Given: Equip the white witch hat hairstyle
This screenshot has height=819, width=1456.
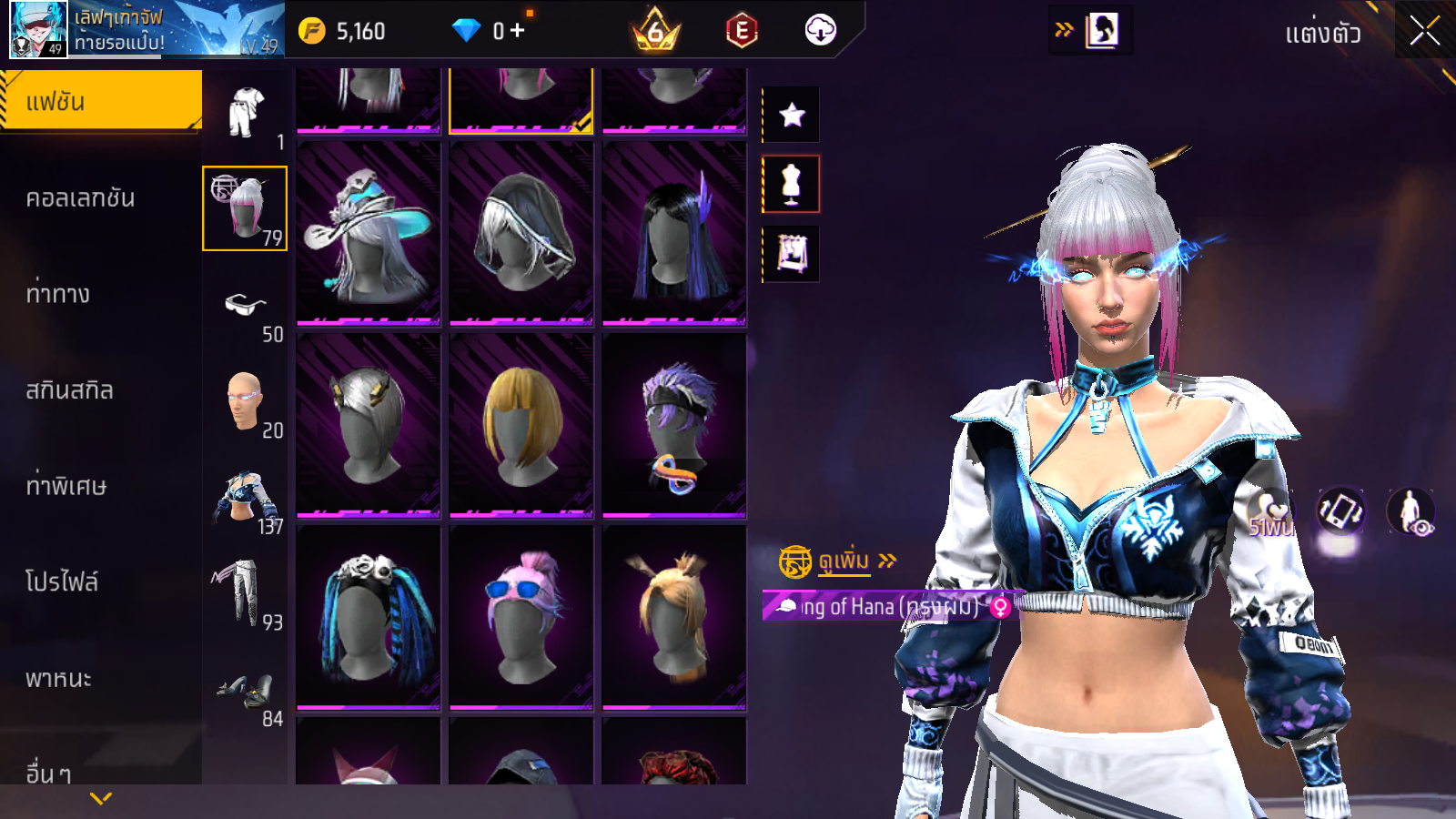Looking at the screenshot, I should coord(369,233).
